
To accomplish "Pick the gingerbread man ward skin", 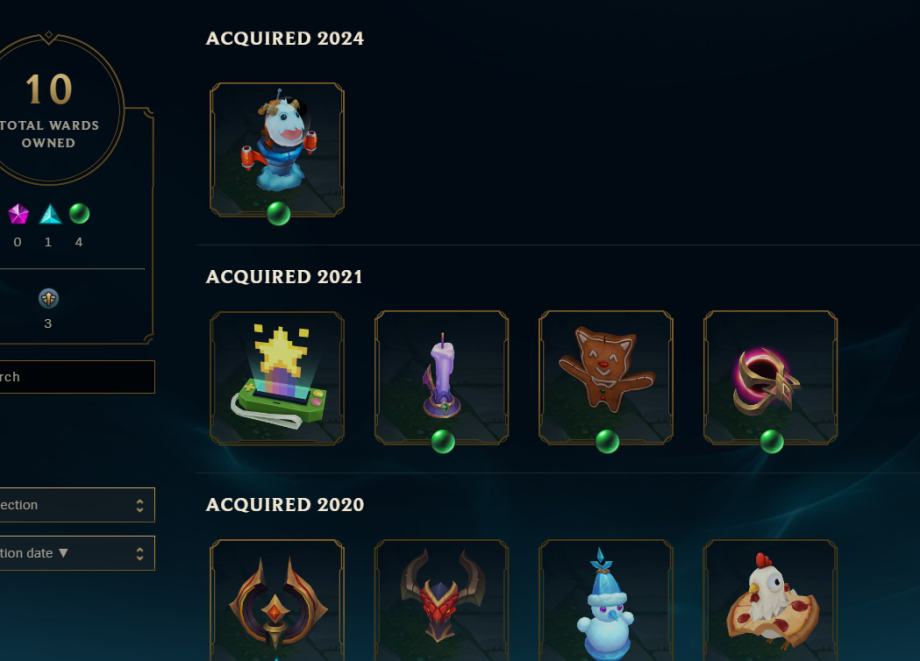I will pyautogui.click(x=605, y=377).
